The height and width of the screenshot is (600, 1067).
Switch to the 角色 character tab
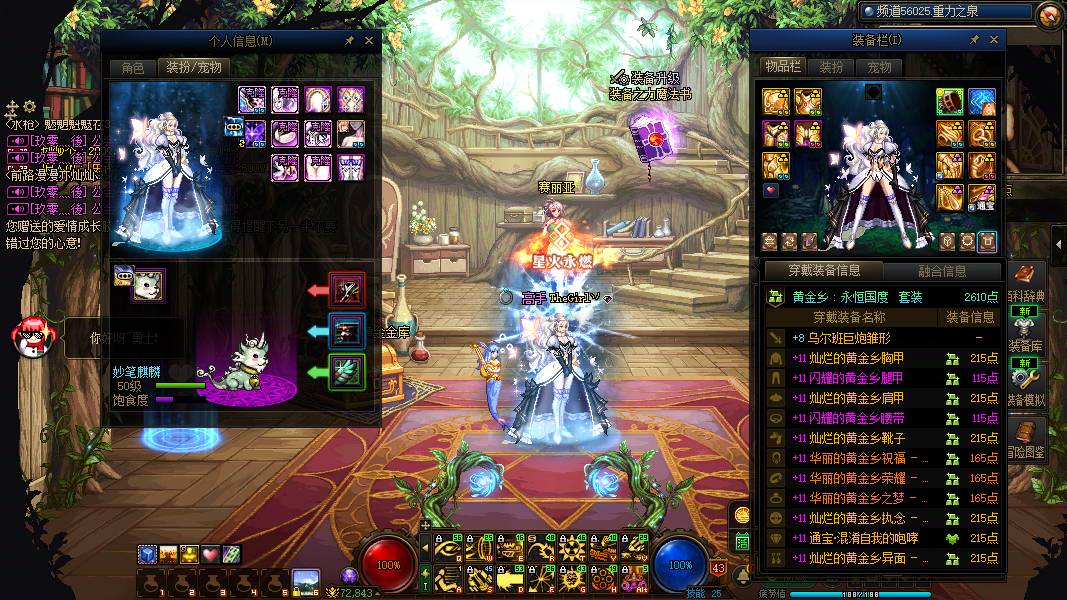click(133, 68)
